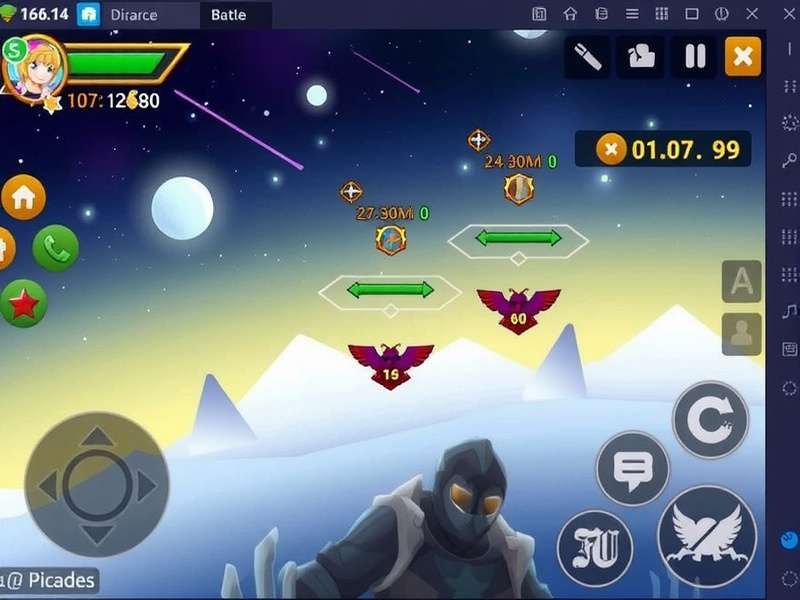Viewport: 800px width, 600px height.
Task: Switch to the Batle tab
Action: (x=228, y=15)
